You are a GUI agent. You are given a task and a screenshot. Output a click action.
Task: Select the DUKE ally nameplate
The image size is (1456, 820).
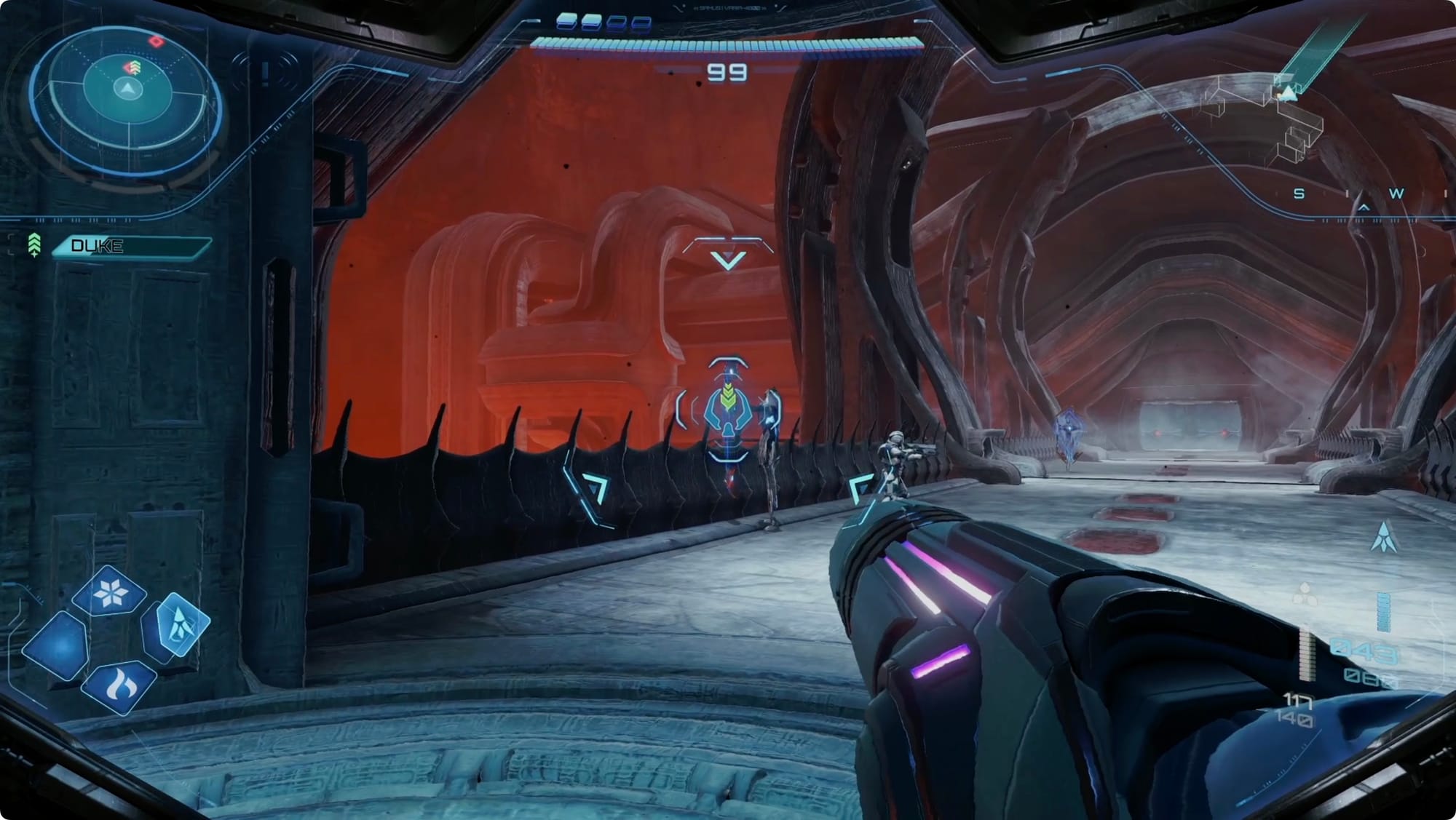tap(131, 246)
